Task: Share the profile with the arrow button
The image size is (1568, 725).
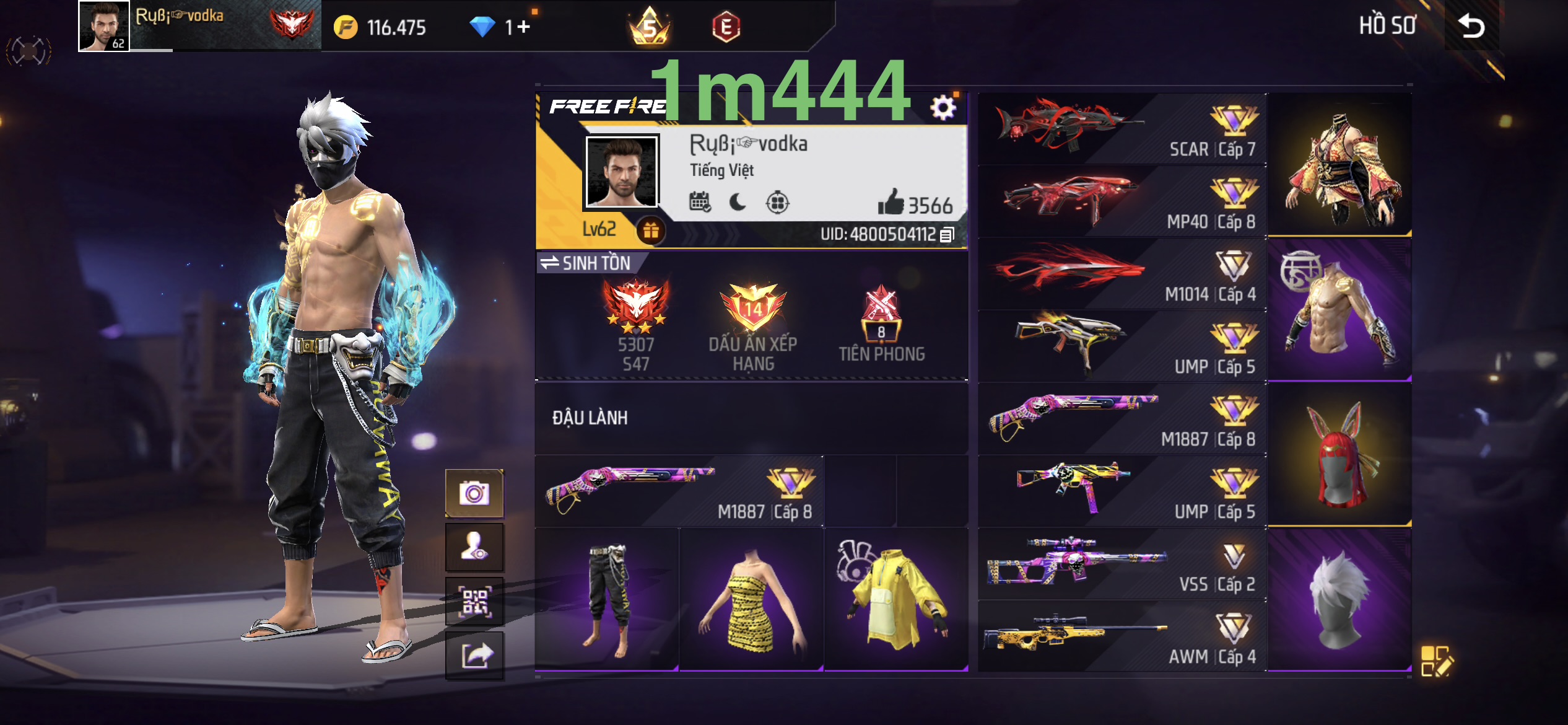Action: click(474, 655)
